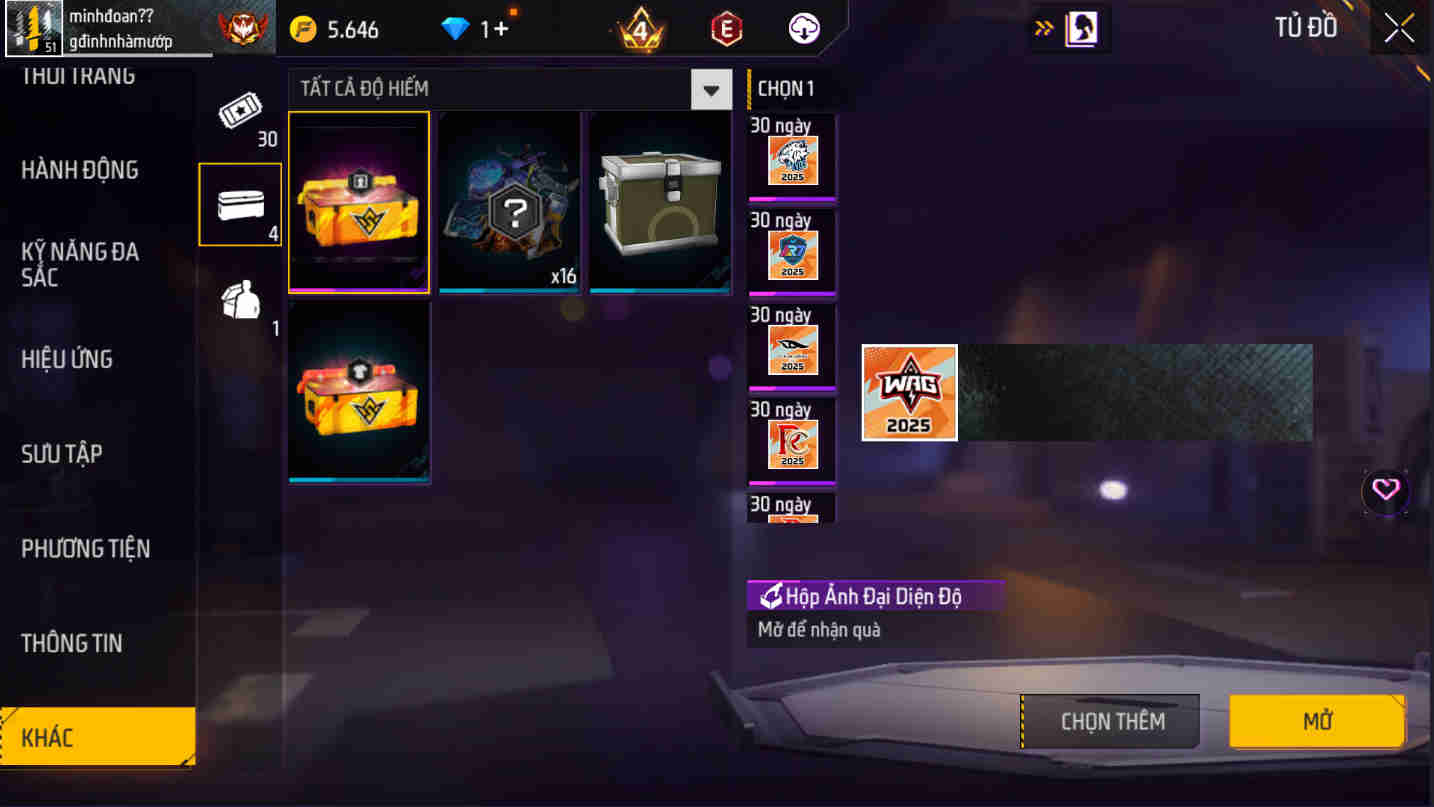Image resolution: width=1434 pixels, height=807 pixels.
Task: Open the Tất Cả Độ Hiếm rarity dropdown
Action: point(711,89)
